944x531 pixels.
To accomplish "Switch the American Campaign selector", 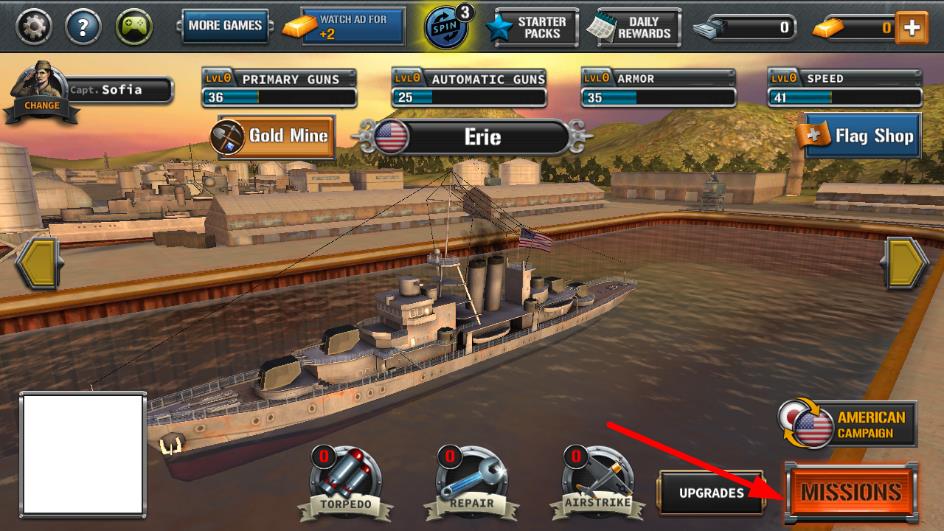I will tap(848, 424).
